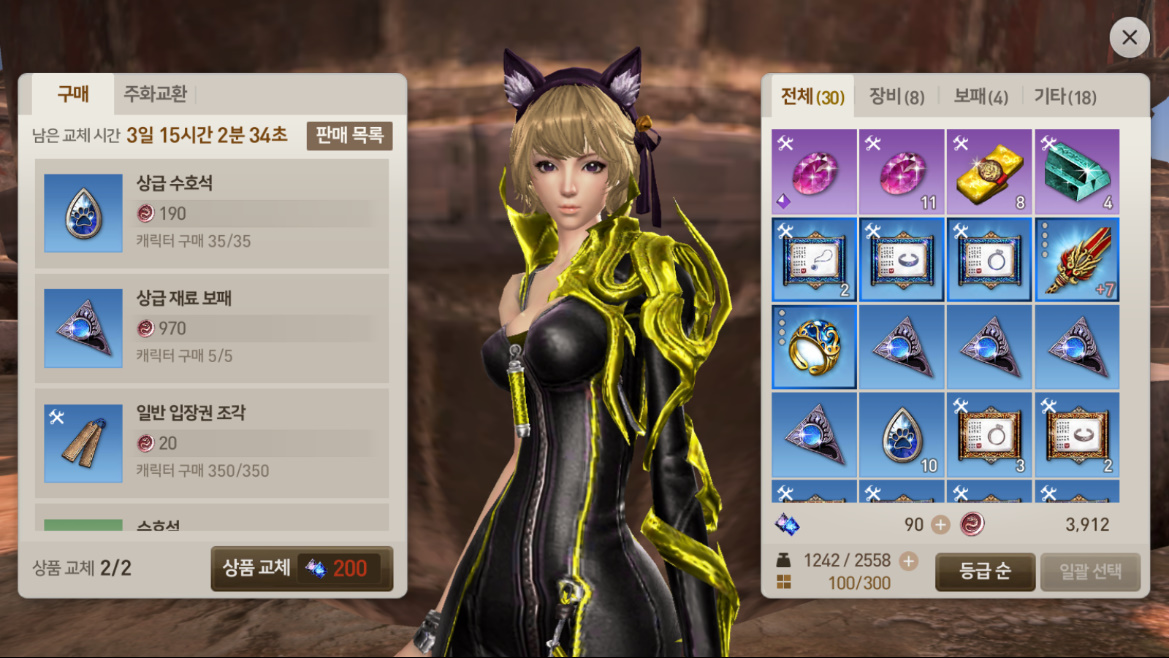The height and width of the screenshot is (658, 1169).
Task: Select the gold ingot stack of 8
Action: coord(989,172)
